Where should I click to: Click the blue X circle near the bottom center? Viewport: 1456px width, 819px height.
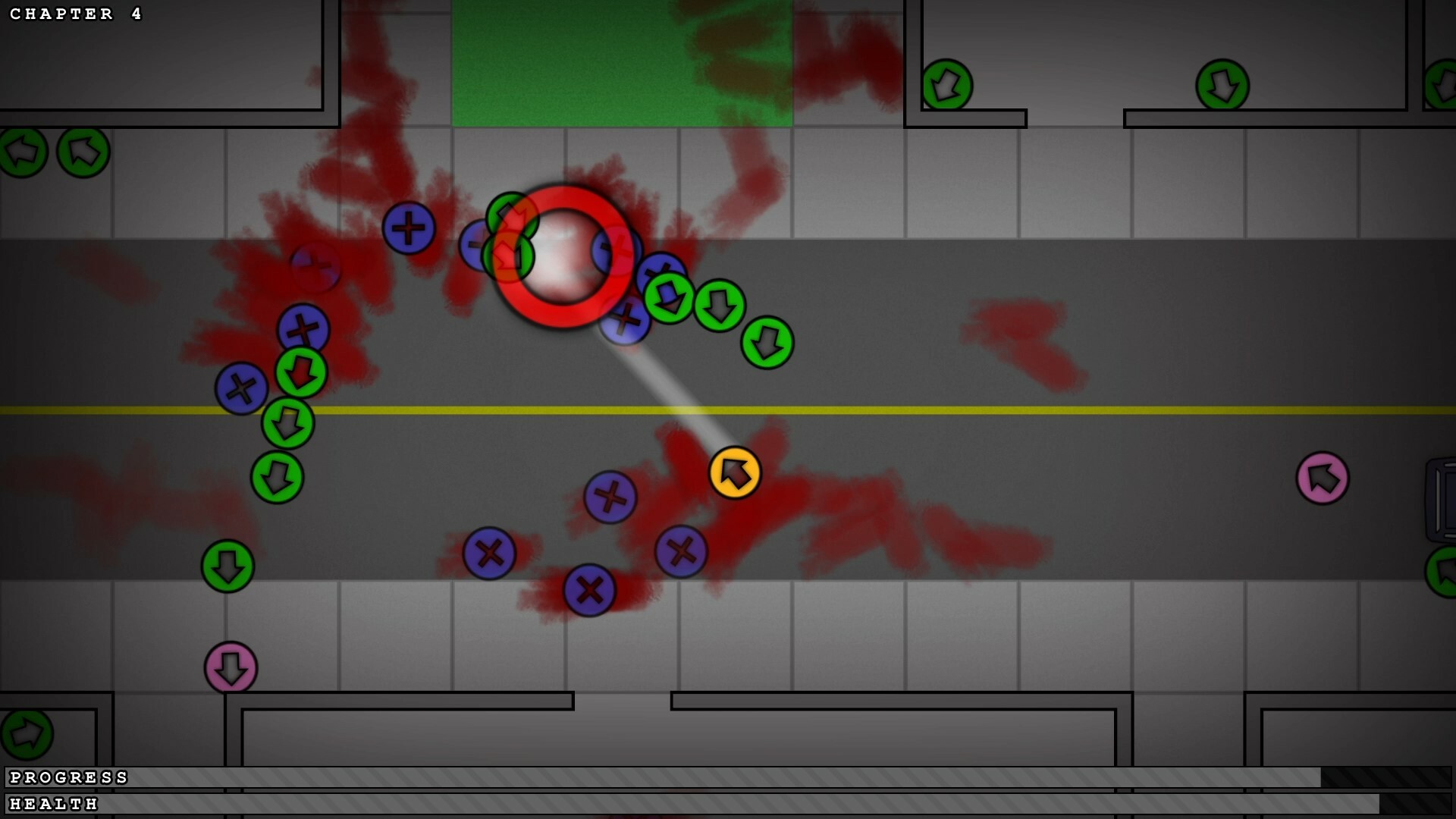point(590,588)
